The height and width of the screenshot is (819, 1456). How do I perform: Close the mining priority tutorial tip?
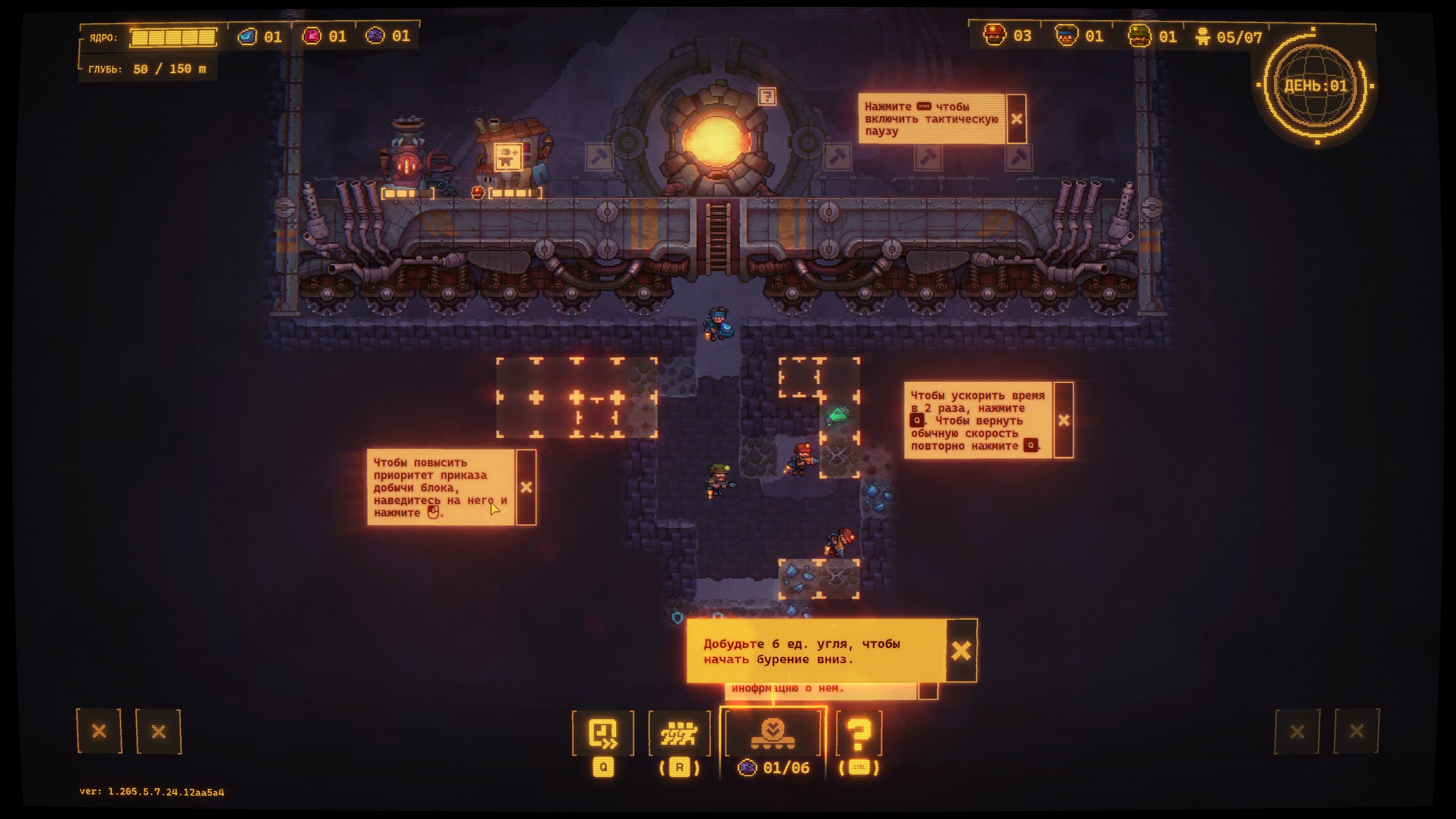[x=526, y=487]
